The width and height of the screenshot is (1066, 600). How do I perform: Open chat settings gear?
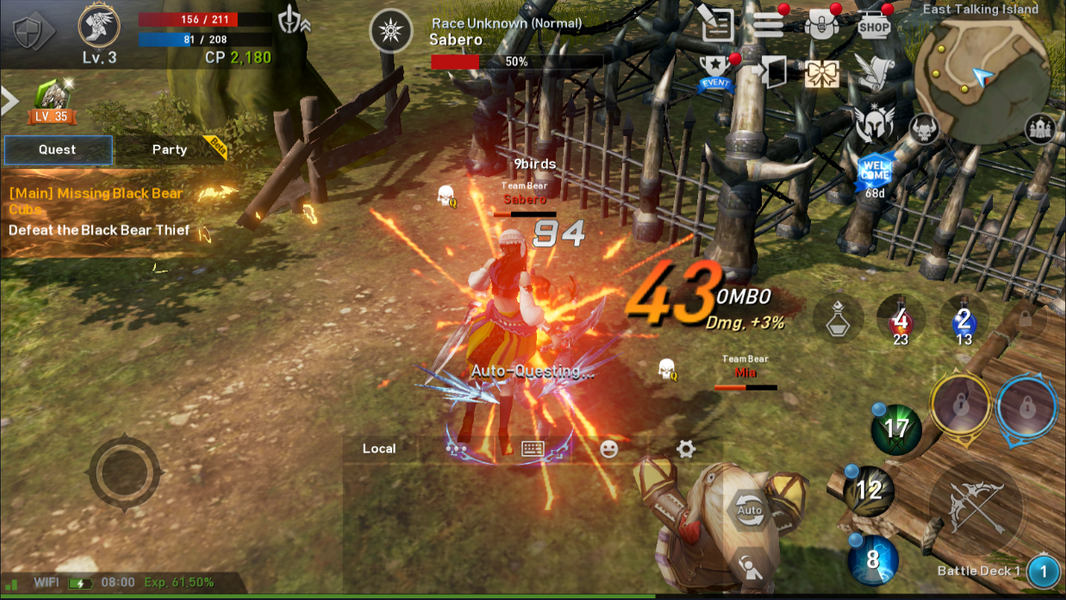coord(686,449)
